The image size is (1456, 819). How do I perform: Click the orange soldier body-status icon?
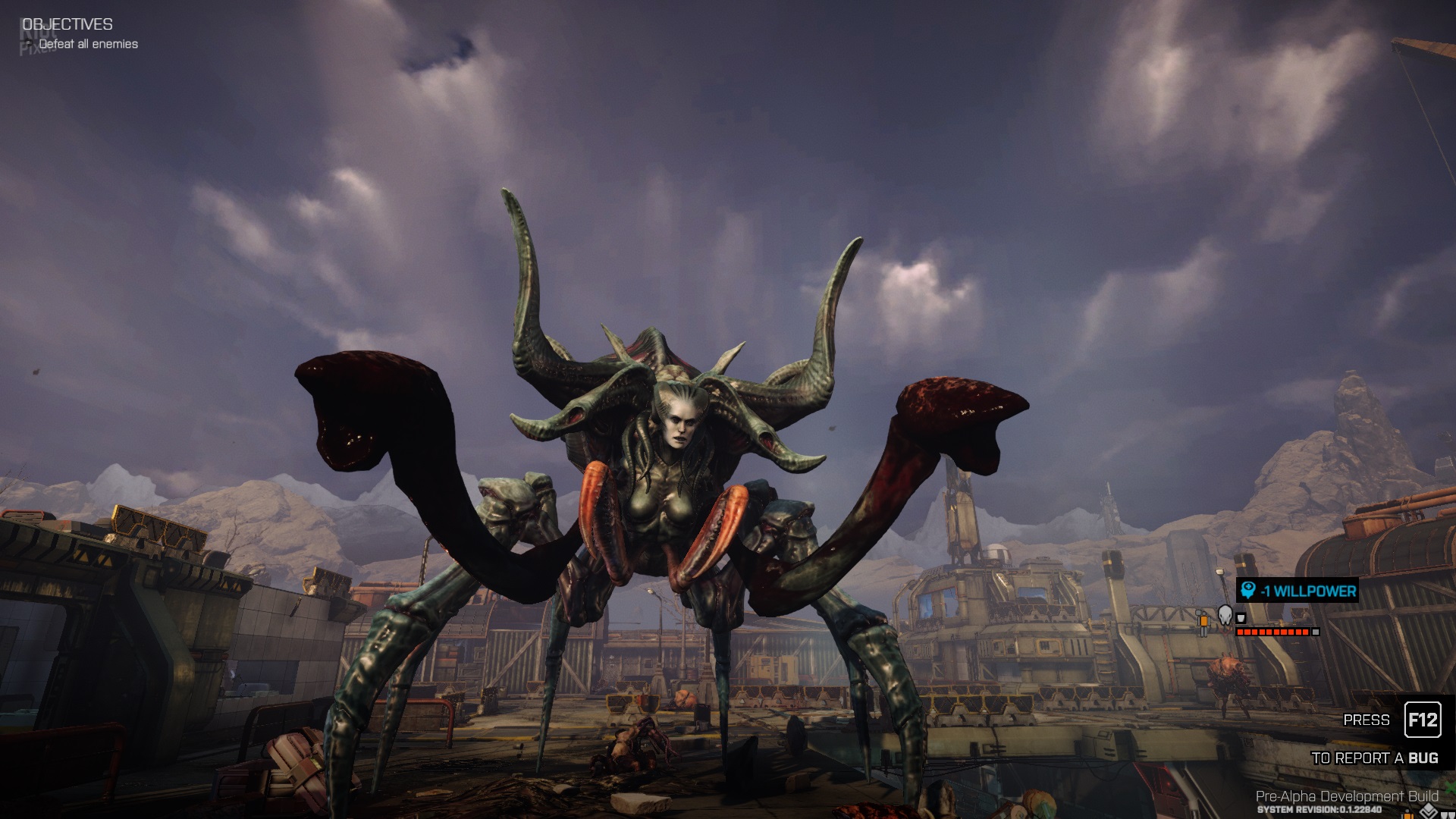point(1203,622)
